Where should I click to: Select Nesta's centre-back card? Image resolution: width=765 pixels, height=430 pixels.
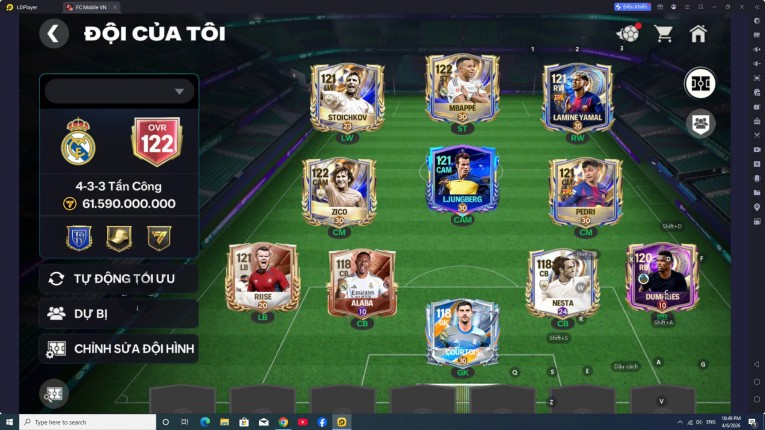(562, 283)
